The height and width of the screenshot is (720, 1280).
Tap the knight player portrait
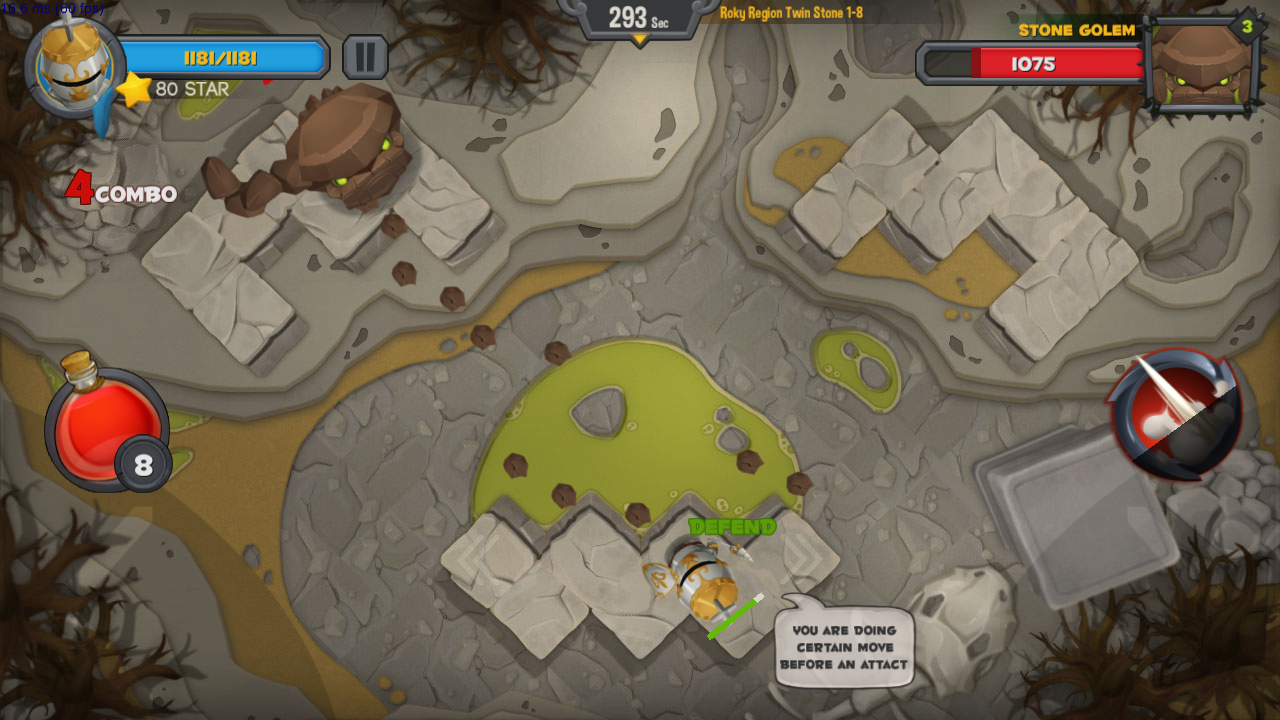tap(74, 66)
